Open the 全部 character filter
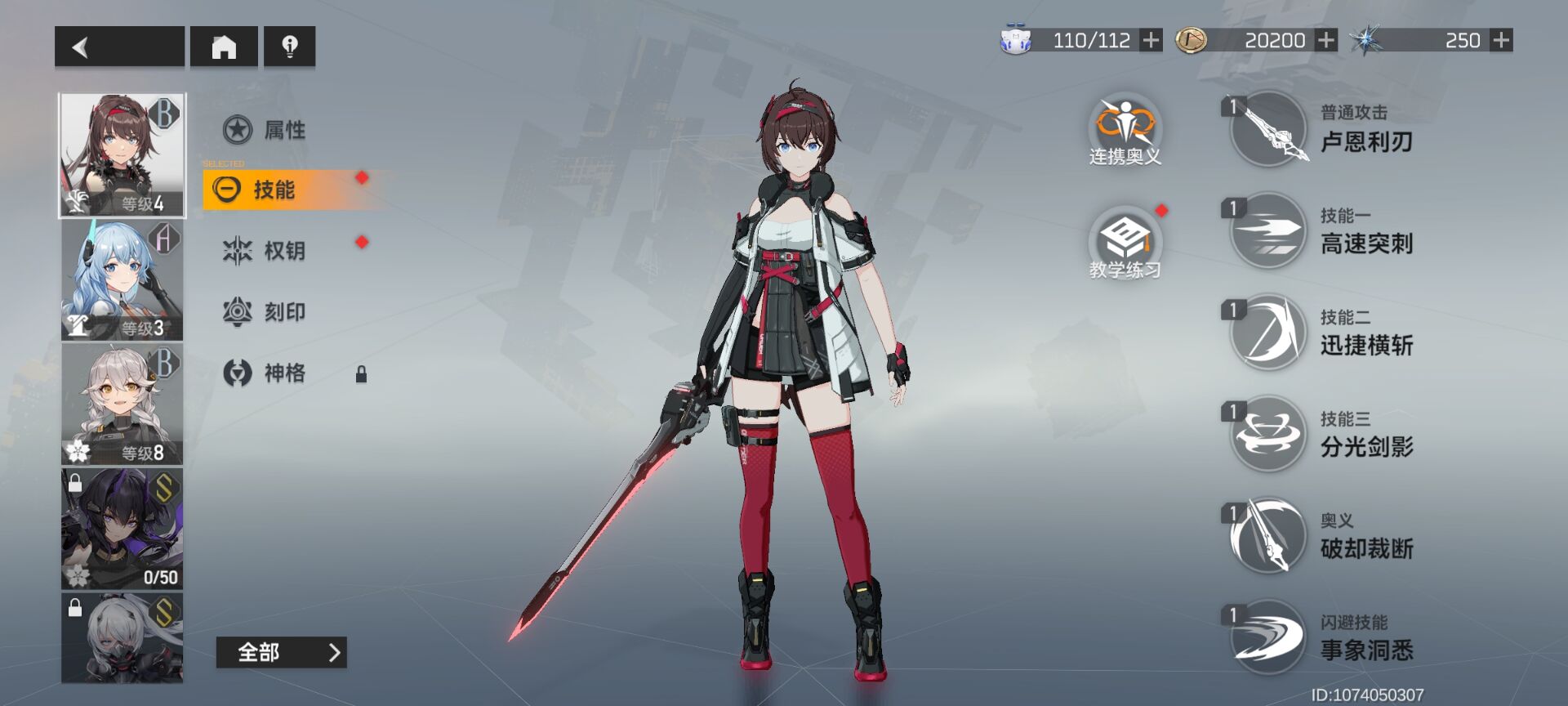The image size is (1568, 706). point(281,652)
